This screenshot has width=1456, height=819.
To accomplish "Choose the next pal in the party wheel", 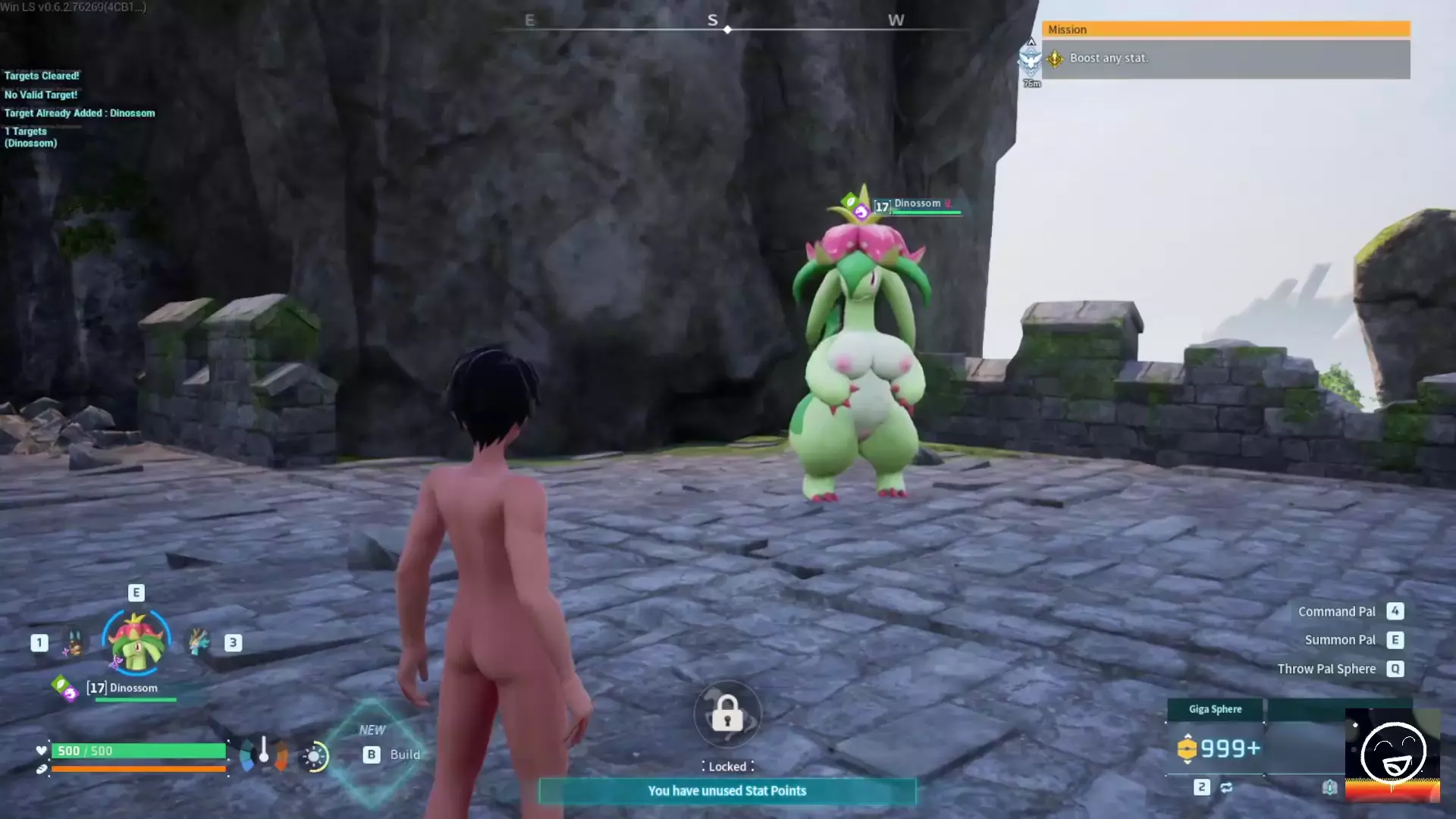I will (199, 642).
